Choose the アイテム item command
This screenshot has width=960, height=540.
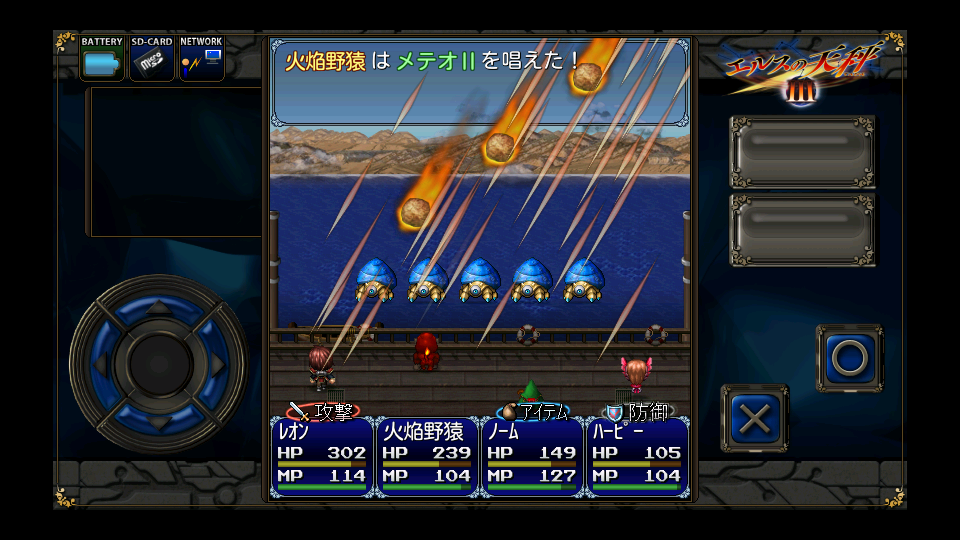tap(533, 412)
